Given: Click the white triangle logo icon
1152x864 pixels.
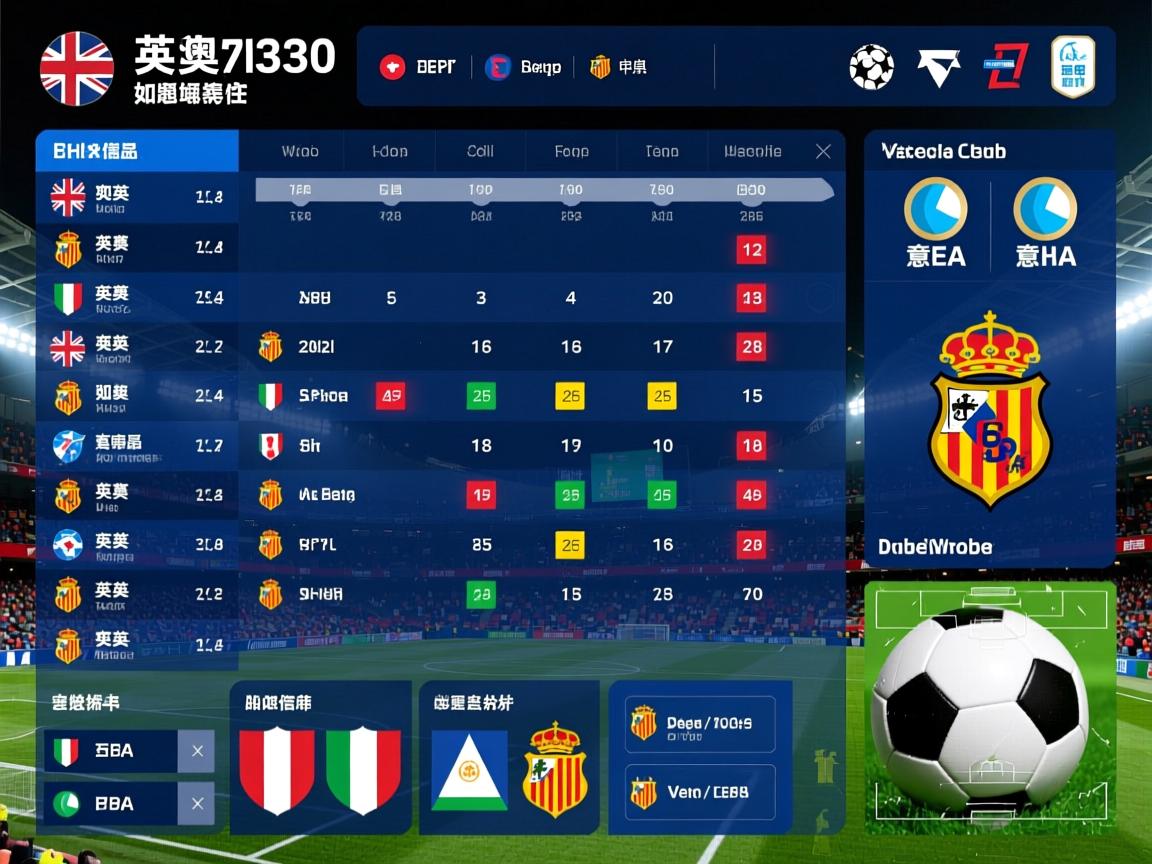Looking at the screenshot, I should [x=938, y=67].
